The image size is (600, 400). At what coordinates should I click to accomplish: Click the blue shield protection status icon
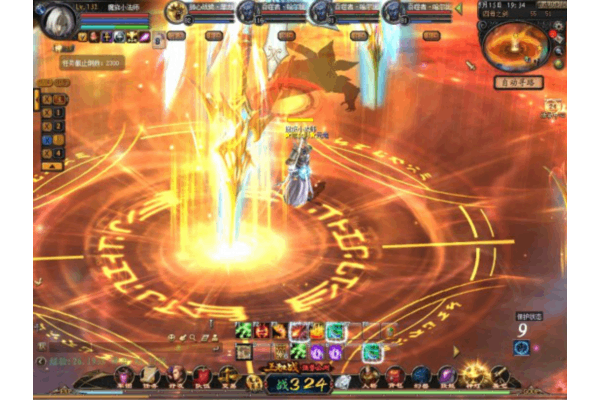point(521,347)
